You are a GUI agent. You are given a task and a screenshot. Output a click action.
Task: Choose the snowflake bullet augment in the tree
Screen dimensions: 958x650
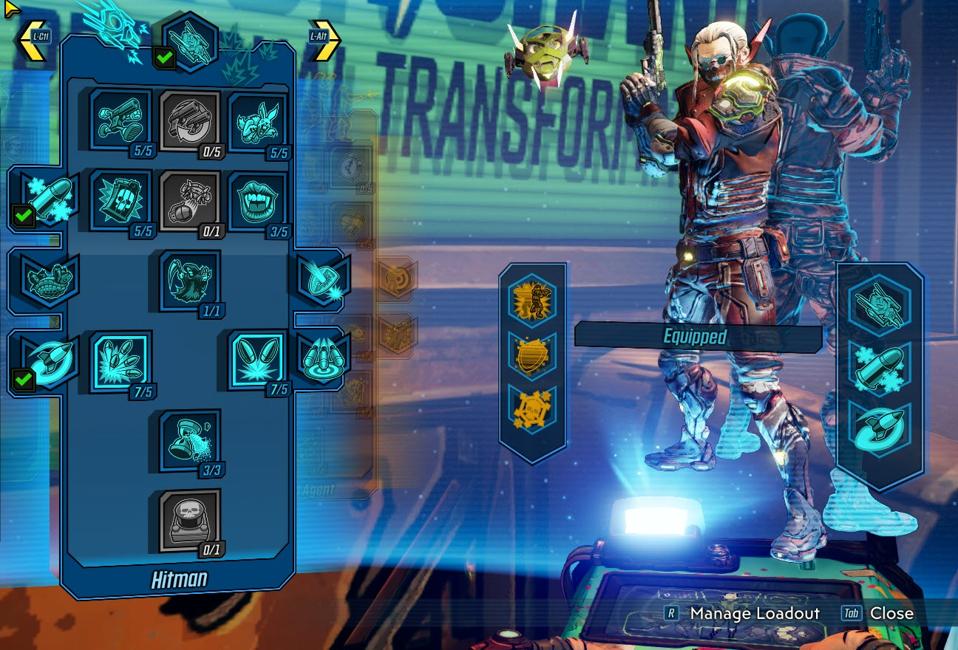tap(49, 198)
